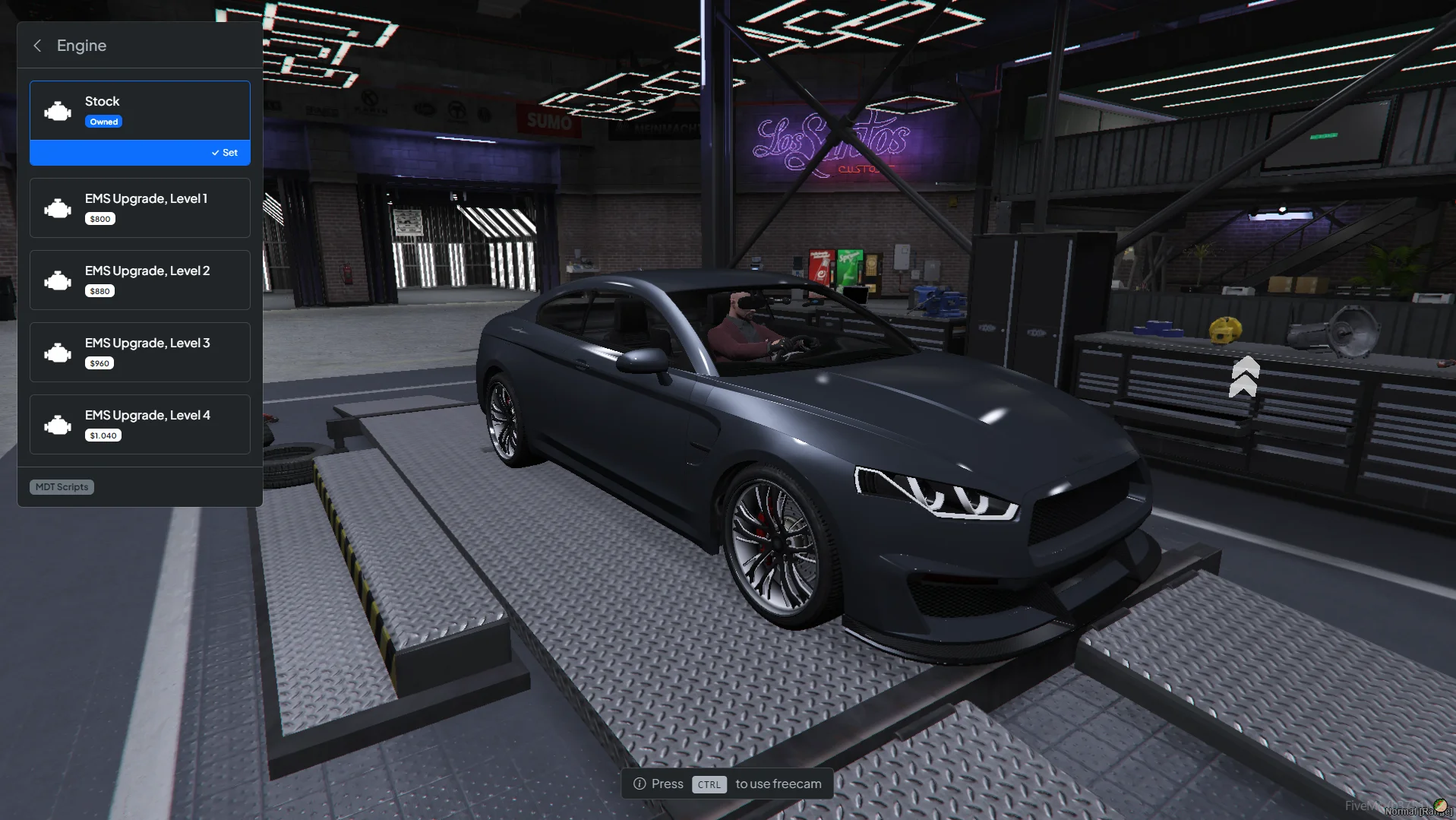This screenshot has width=1456, height=820.
Task: Choose EMS Upgrade, Level 1
Action: 140,207
